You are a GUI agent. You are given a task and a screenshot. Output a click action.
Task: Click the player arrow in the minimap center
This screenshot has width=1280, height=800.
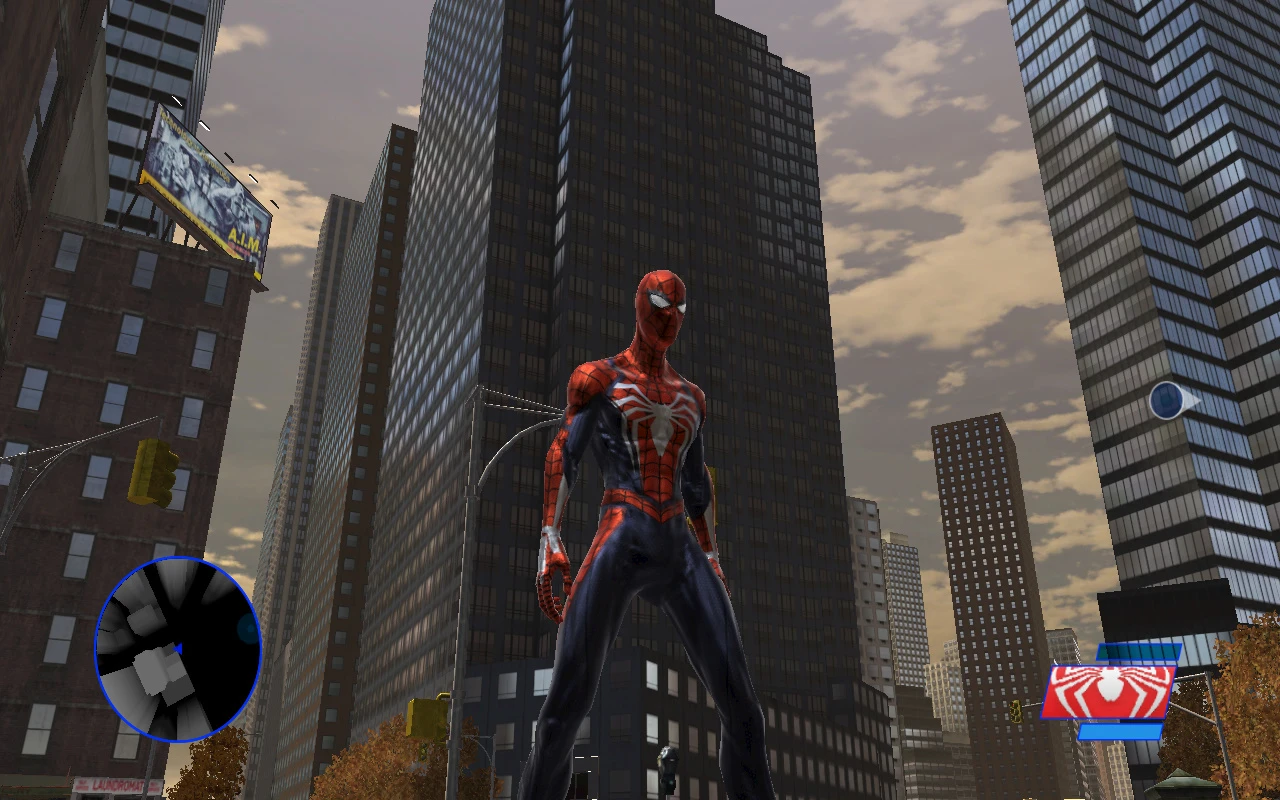pos(178,647)
